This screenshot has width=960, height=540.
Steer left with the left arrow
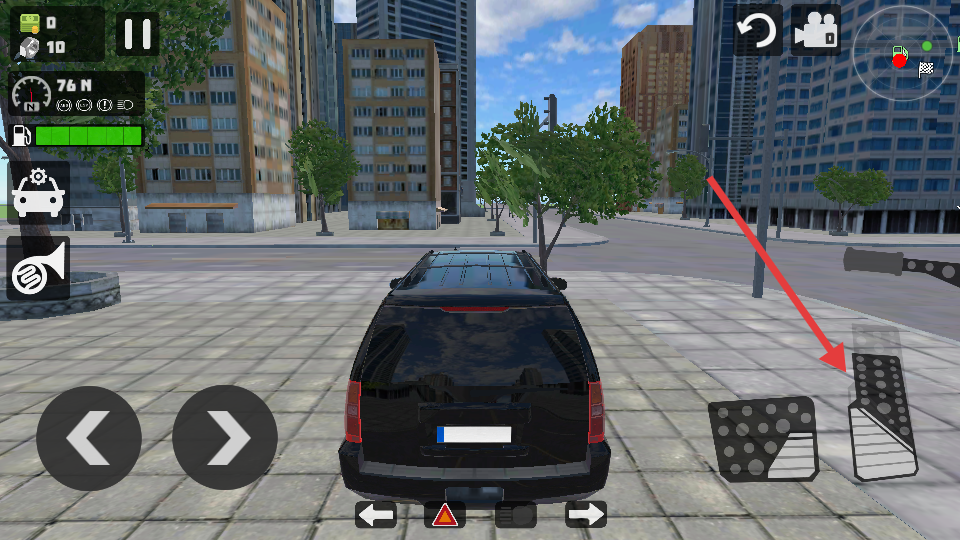88,438
